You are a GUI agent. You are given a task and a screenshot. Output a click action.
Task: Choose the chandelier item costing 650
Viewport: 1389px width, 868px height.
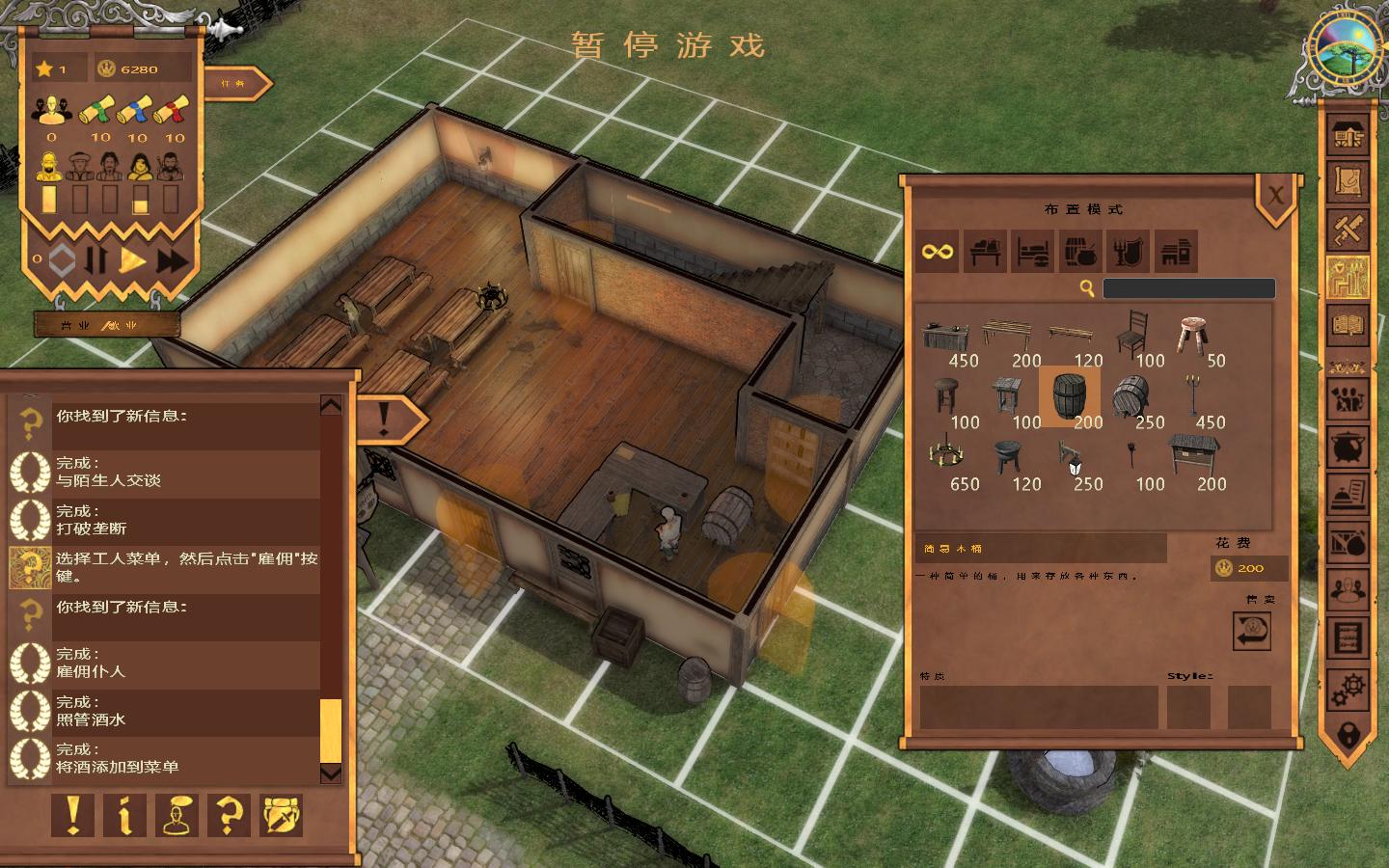click(x=946, y=456)
